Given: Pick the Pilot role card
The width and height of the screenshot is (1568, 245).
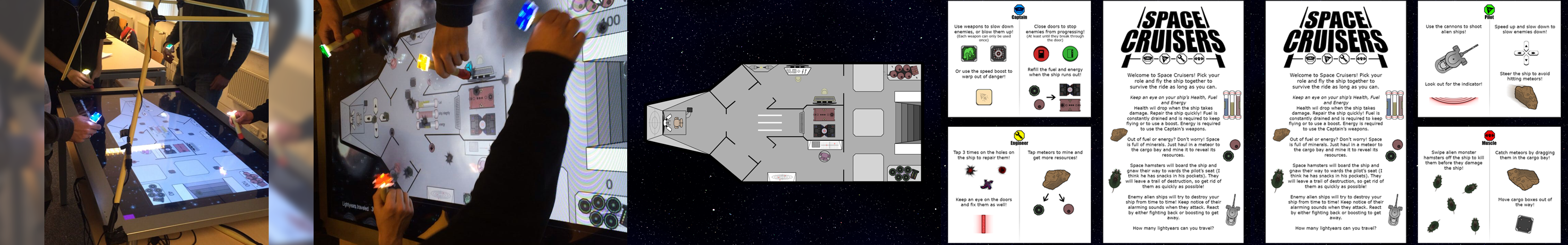Looking at the screenshot, I should point(1489,60).
